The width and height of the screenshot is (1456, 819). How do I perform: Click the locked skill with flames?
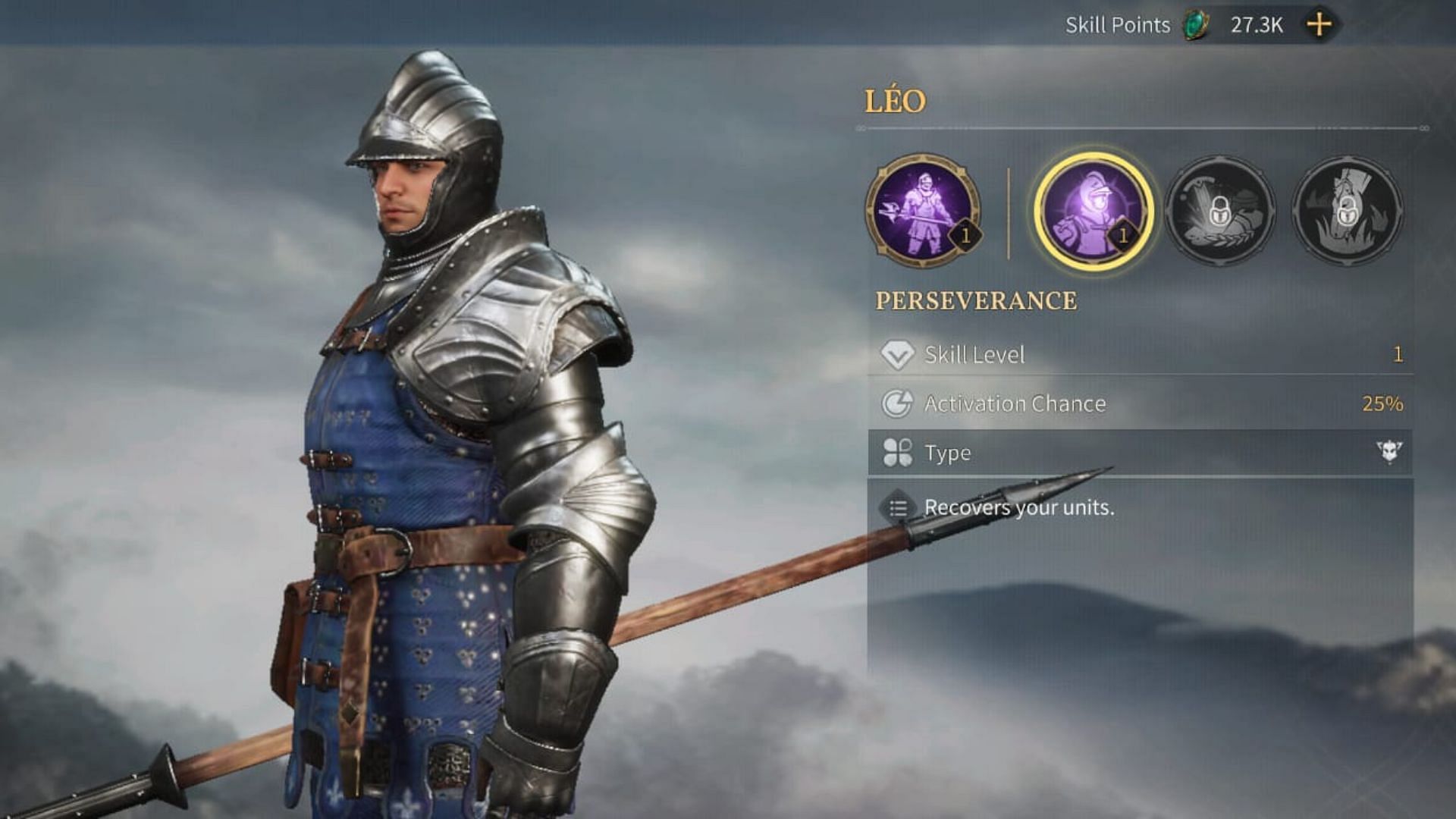tap(1347, 211)
